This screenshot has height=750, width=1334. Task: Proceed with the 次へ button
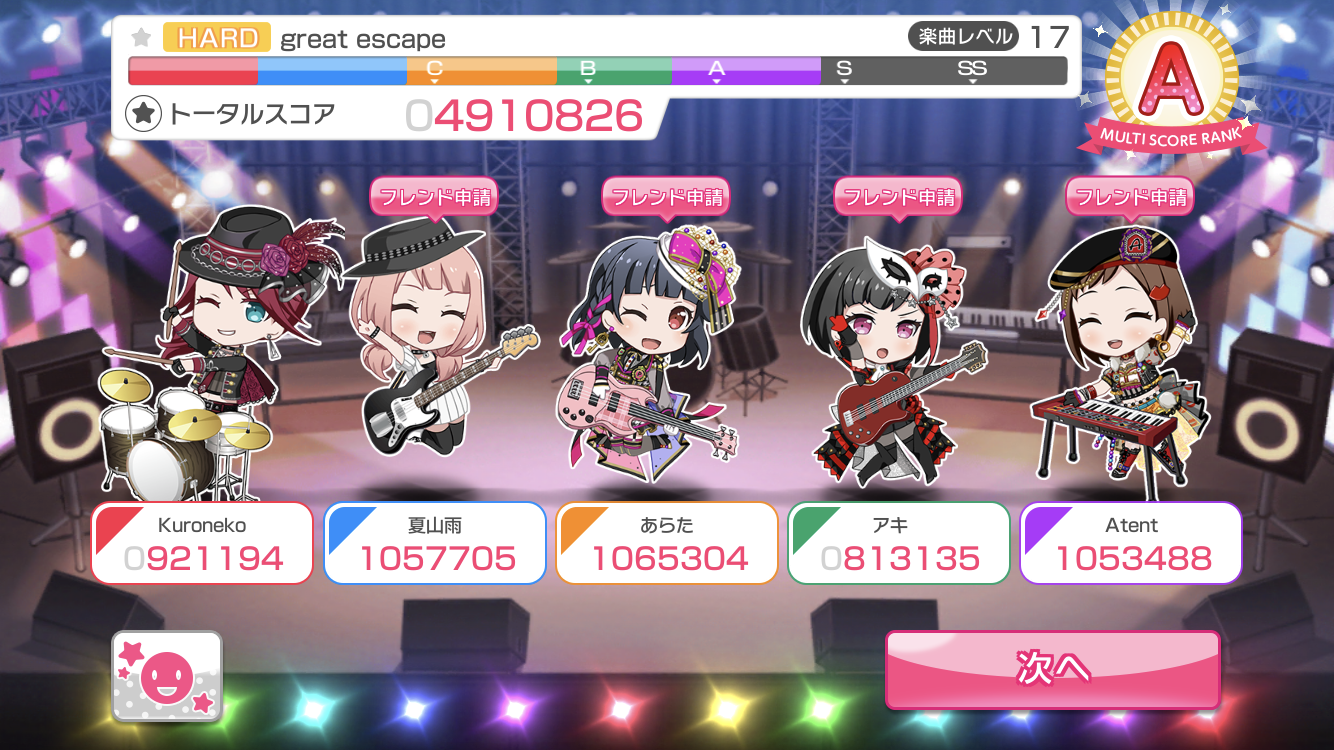(x=1052, y=668)
